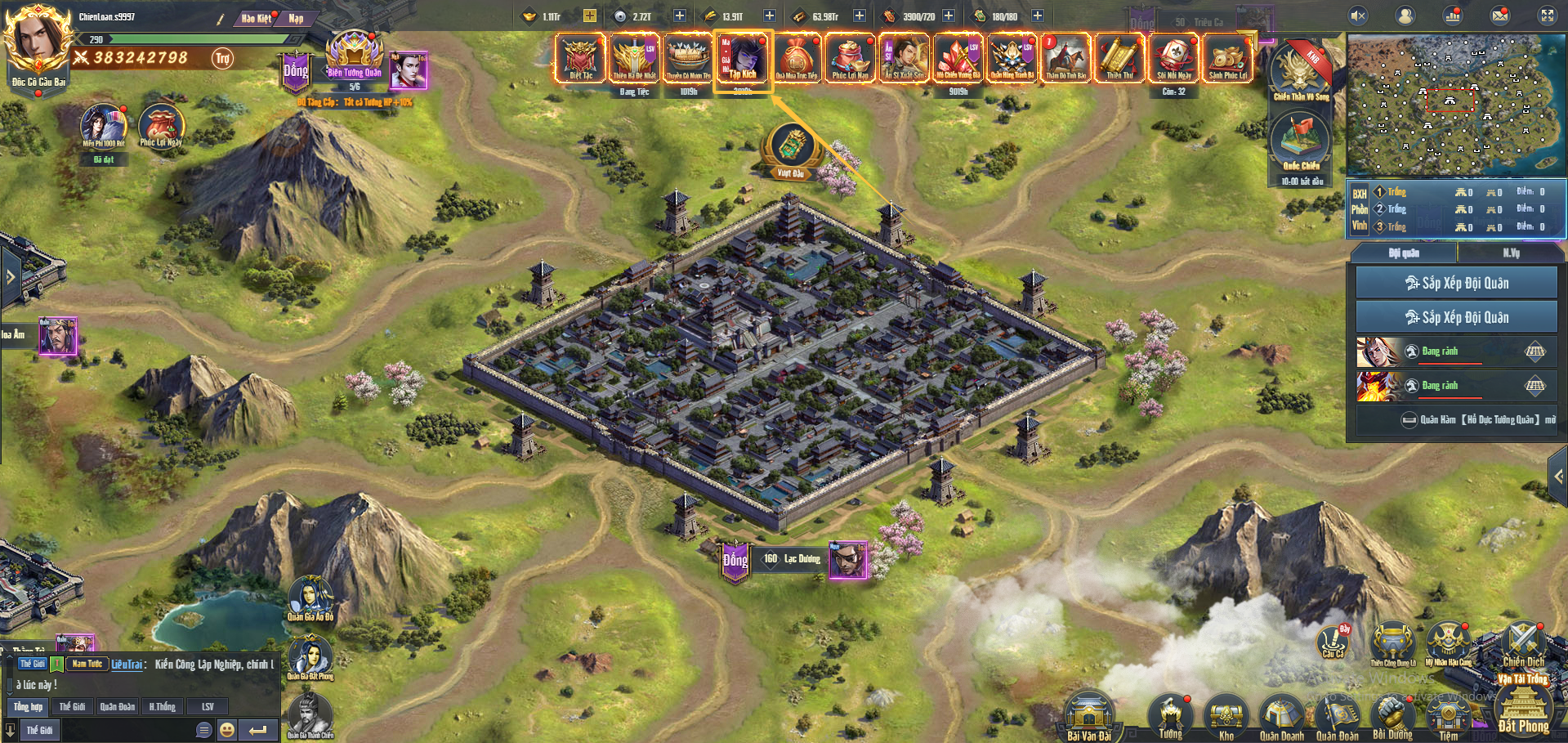Open the Kho storage chest

point(1226,718)
